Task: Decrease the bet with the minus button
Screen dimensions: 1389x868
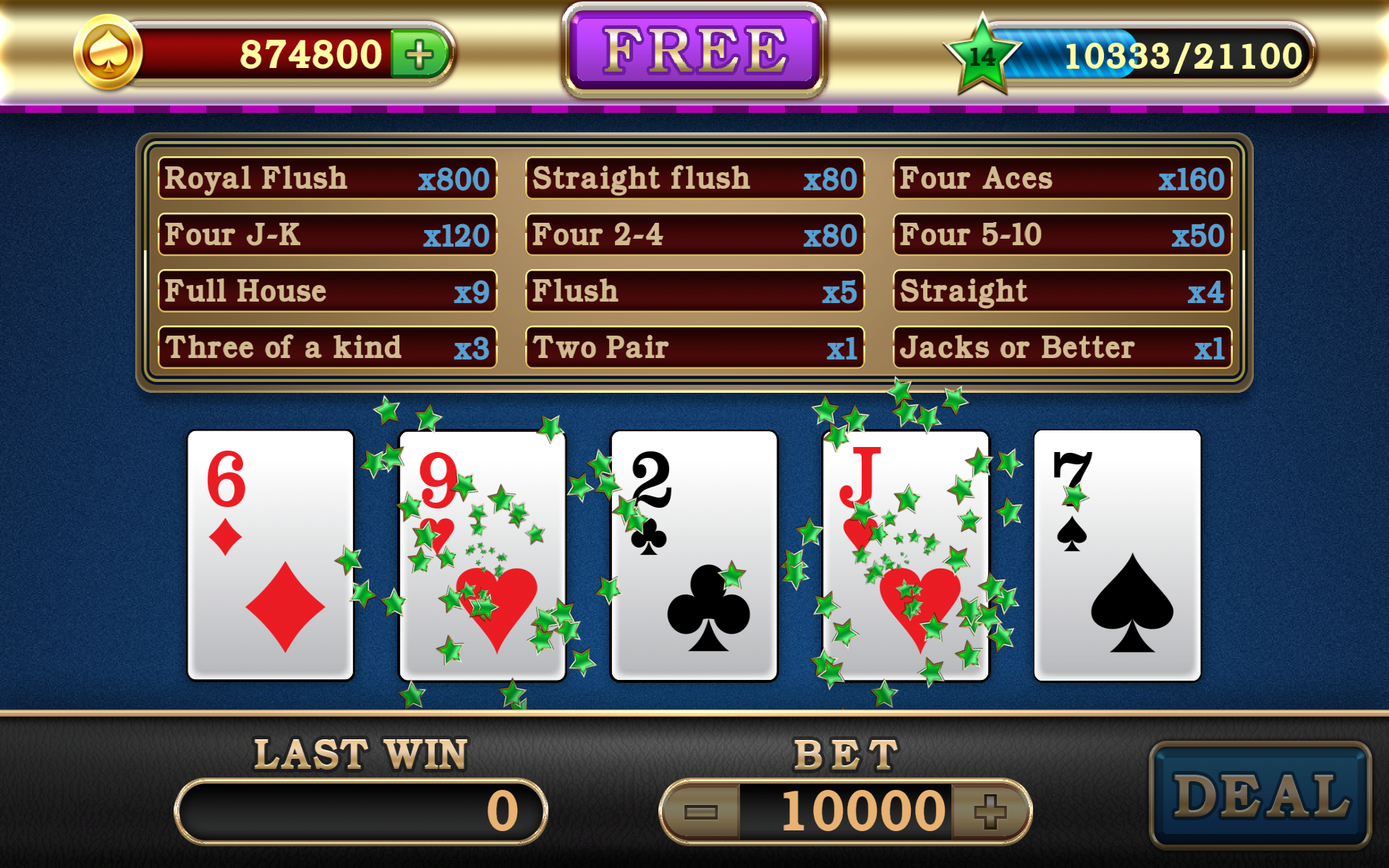Action: [x=700, y=811]
